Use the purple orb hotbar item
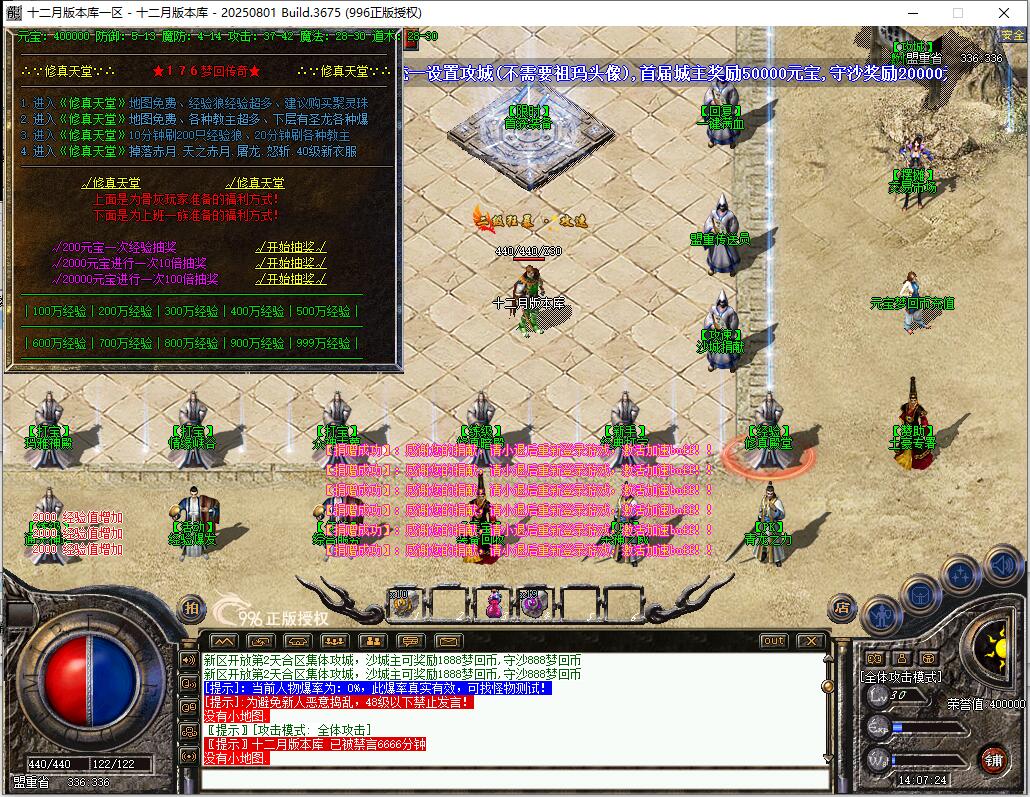 [x=531, y=603]
